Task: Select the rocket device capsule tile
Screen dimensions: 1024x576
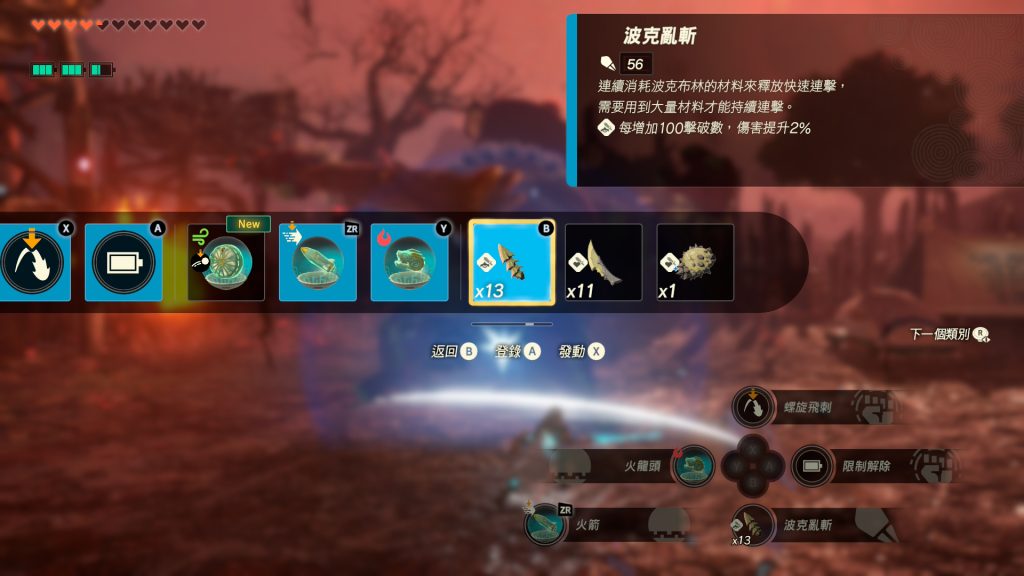Action: 317,262
